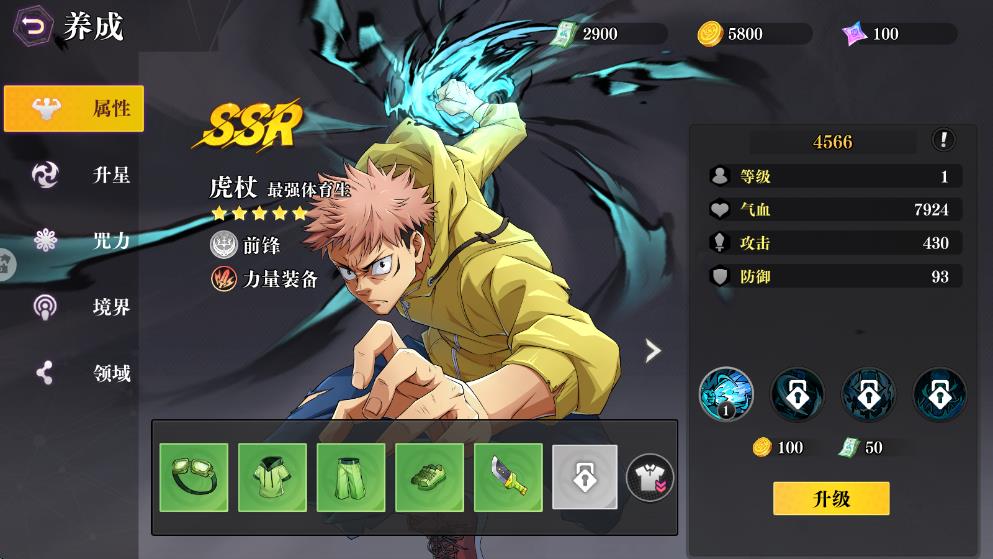Click the locked grey equipment slot

585,478
